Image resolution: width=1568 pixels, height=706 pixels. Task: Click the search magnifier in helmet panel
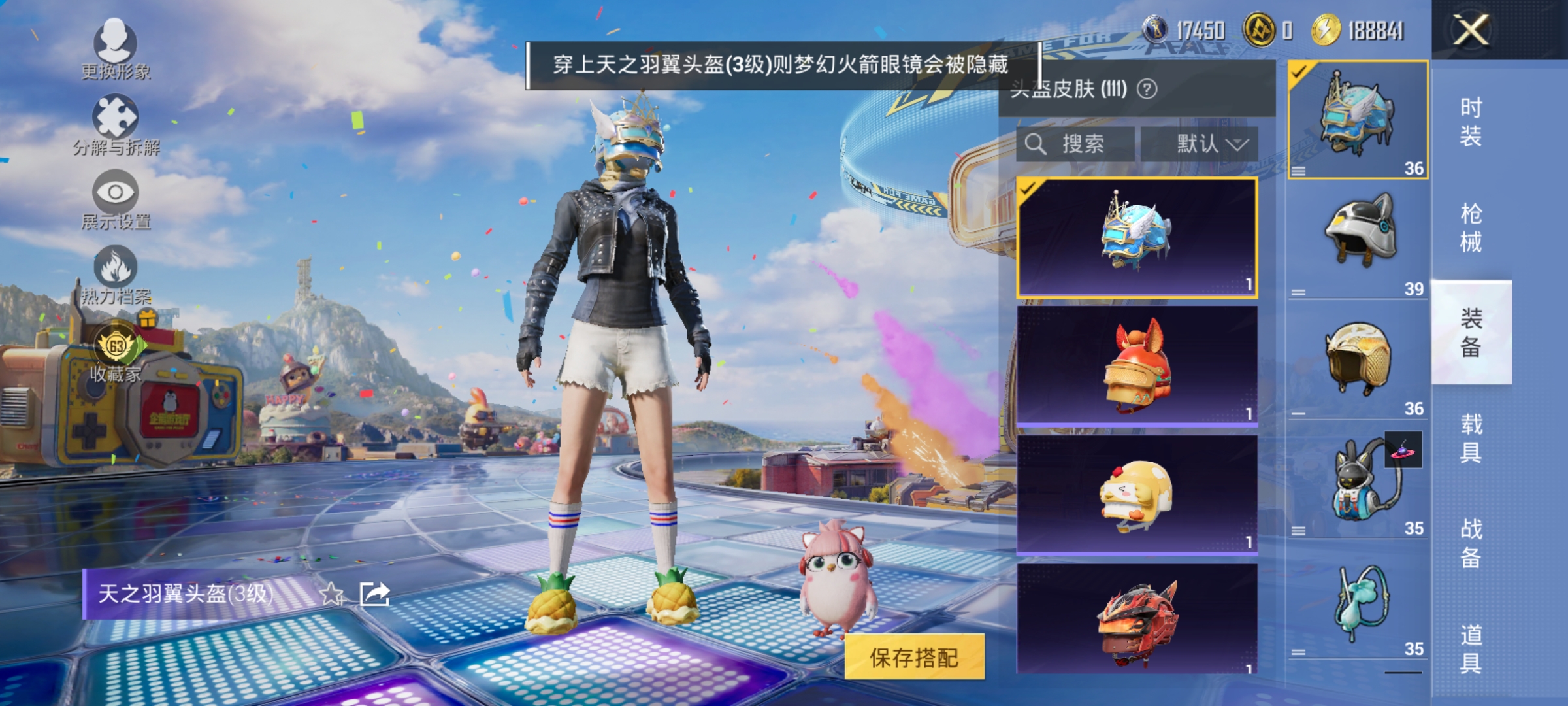coord(1034,144)
